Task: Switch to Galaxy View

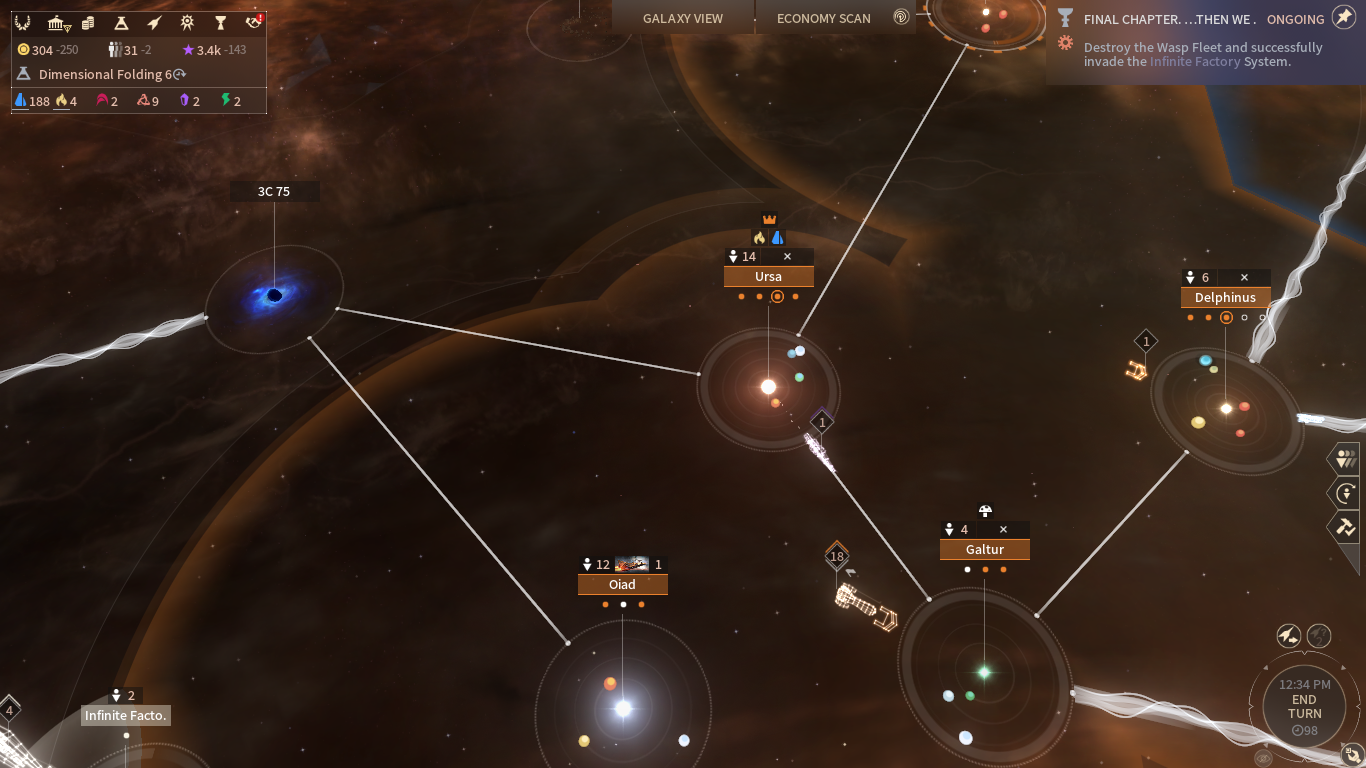Action: click(682, 18)
